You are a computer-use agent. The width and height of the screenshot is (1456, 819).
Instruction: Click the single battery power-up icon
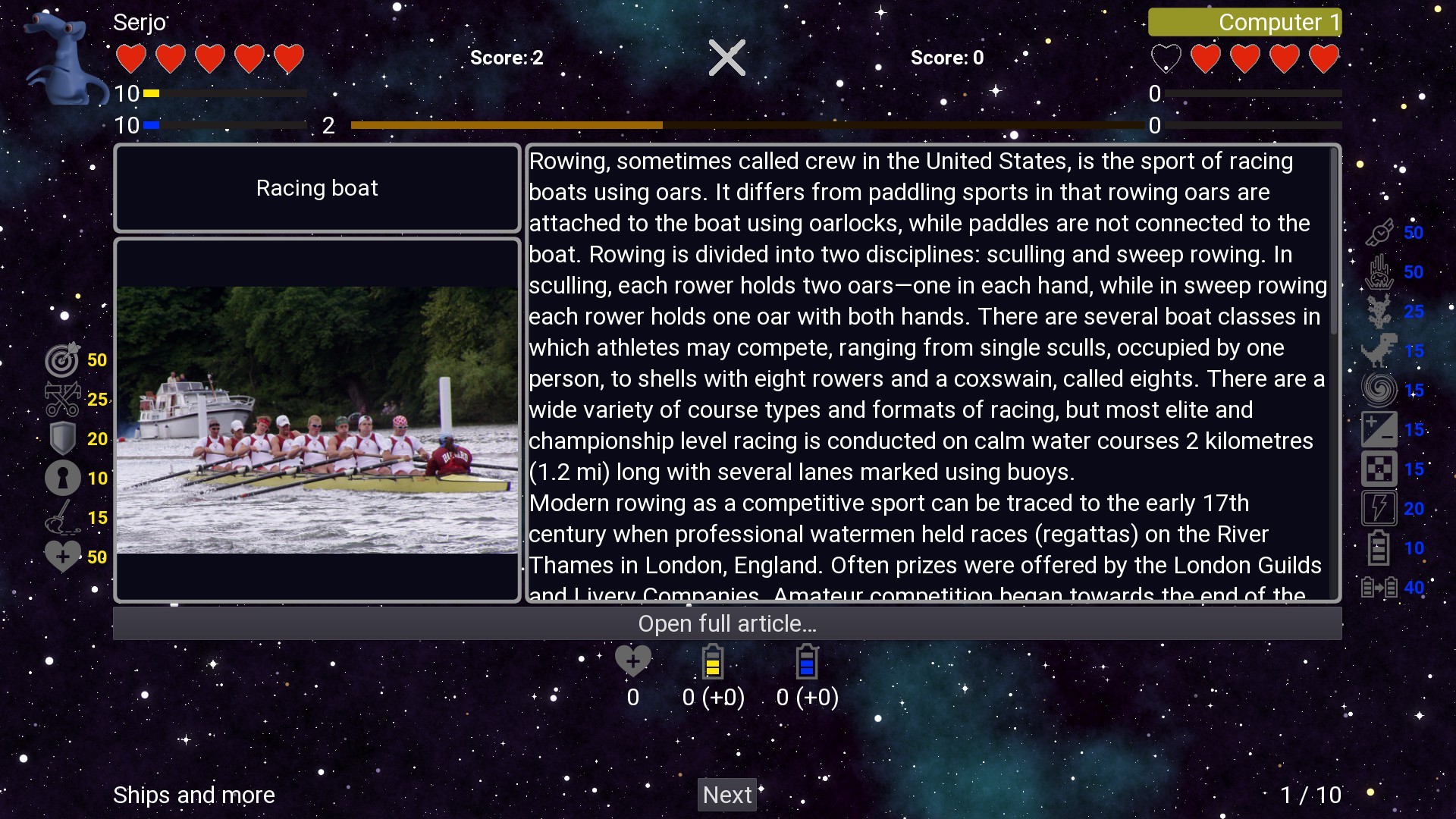click(1380, 547)
